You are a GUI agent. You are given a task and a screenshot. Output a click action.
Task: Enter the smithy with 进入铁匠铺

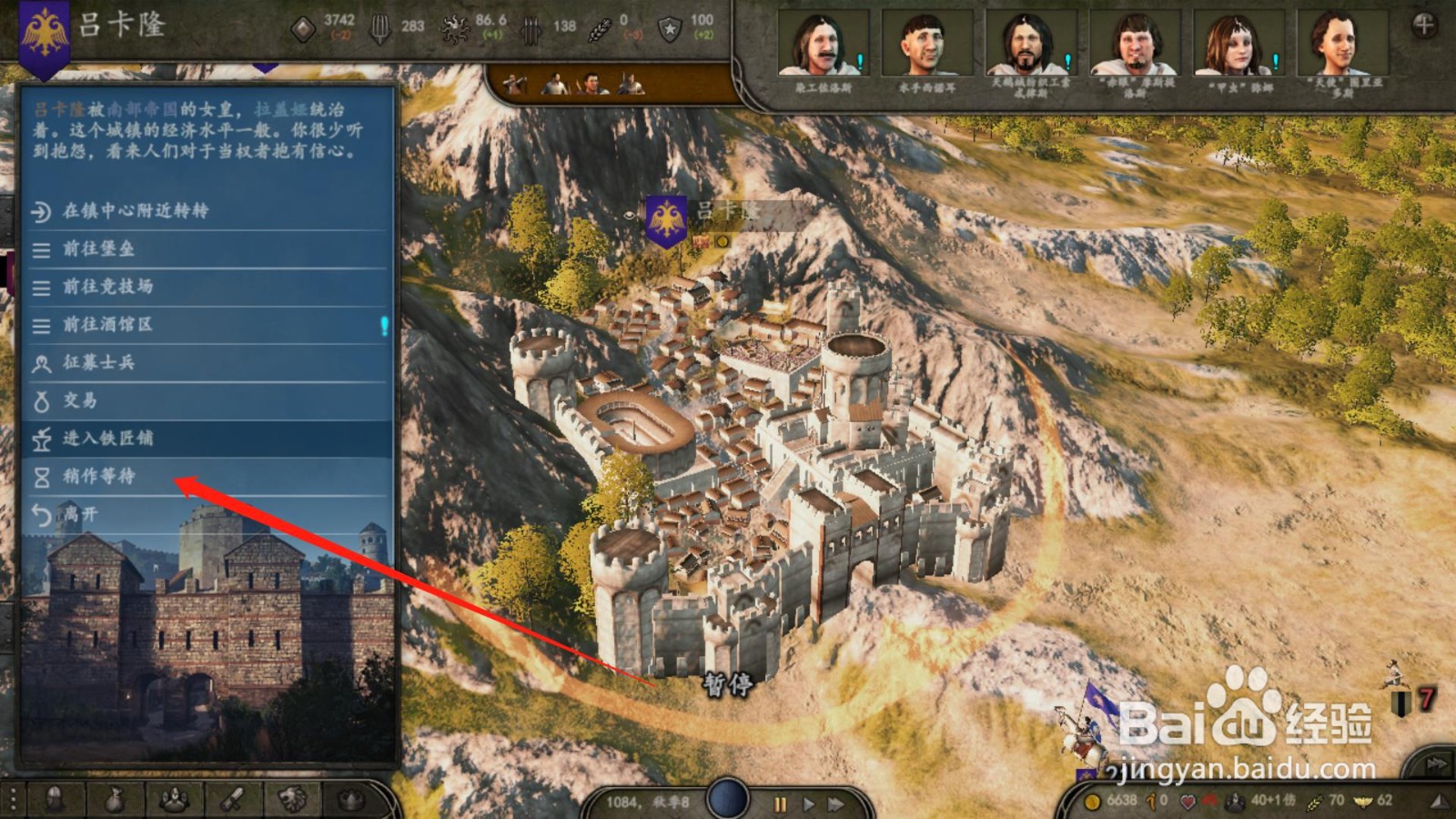point(107,439)
